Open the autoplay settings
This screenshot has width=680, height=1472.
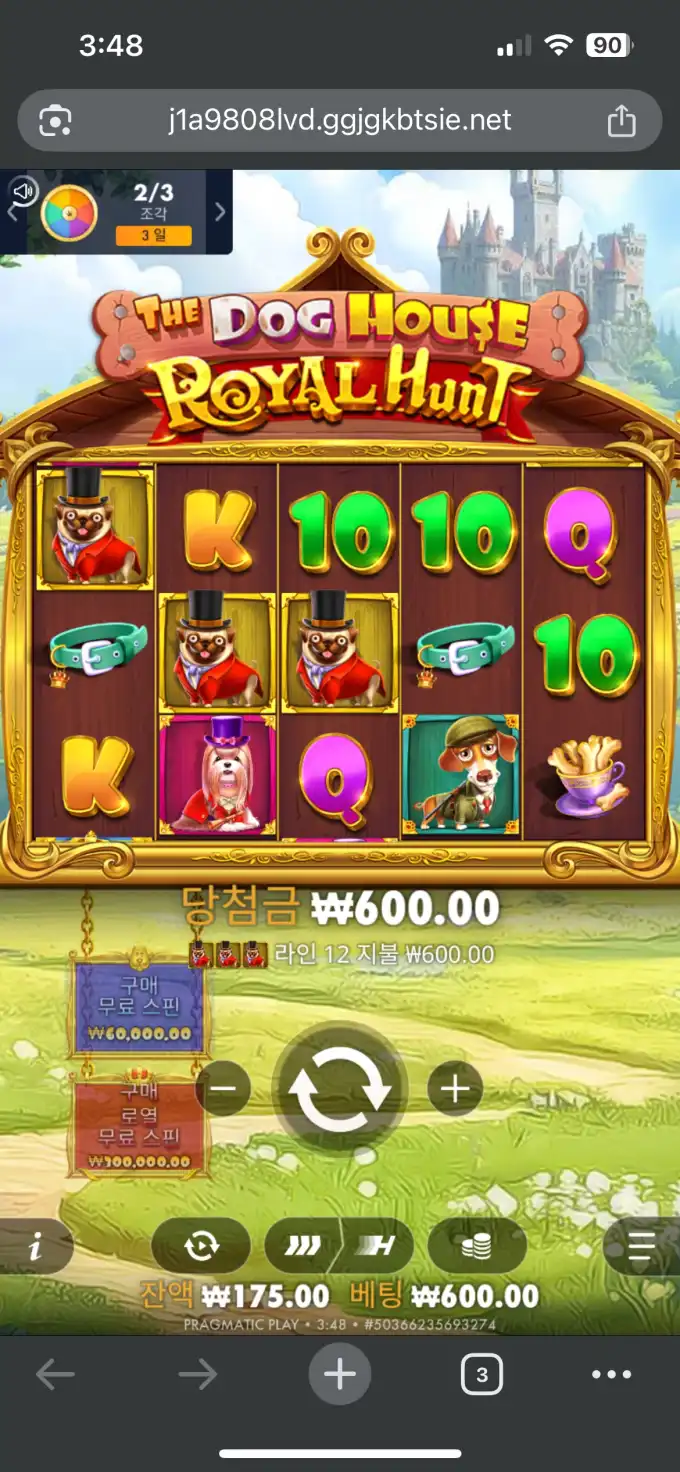(201, 1246)
